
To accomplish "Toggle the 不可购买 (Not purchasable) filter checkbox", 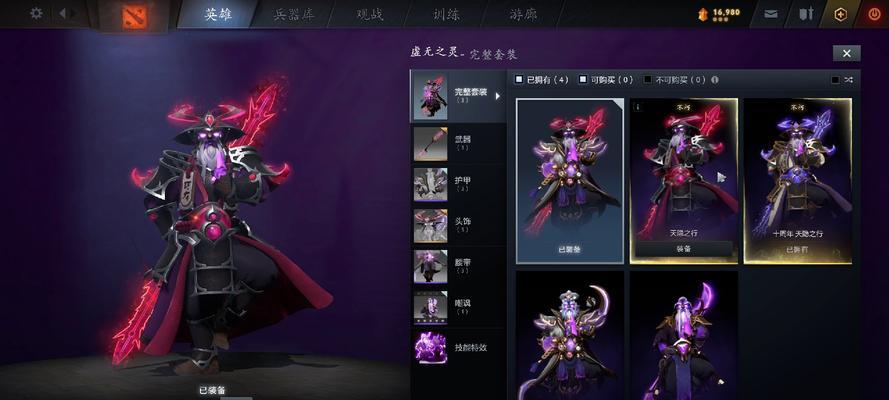I will tap(648, 79).
